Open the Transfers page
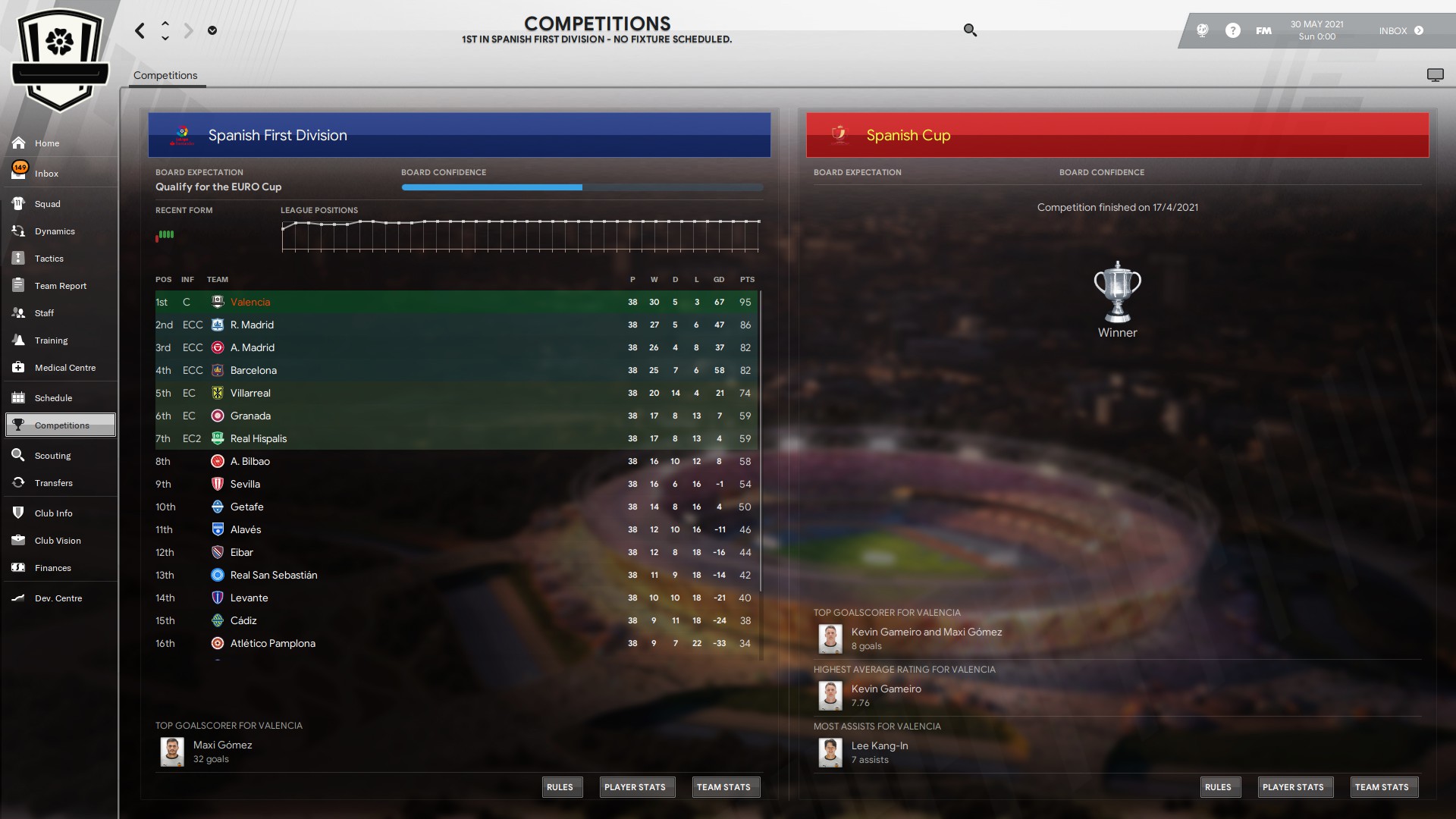The height and width of the screenshot is (819, 1456). pyautogui.click(x=53, y=483)
